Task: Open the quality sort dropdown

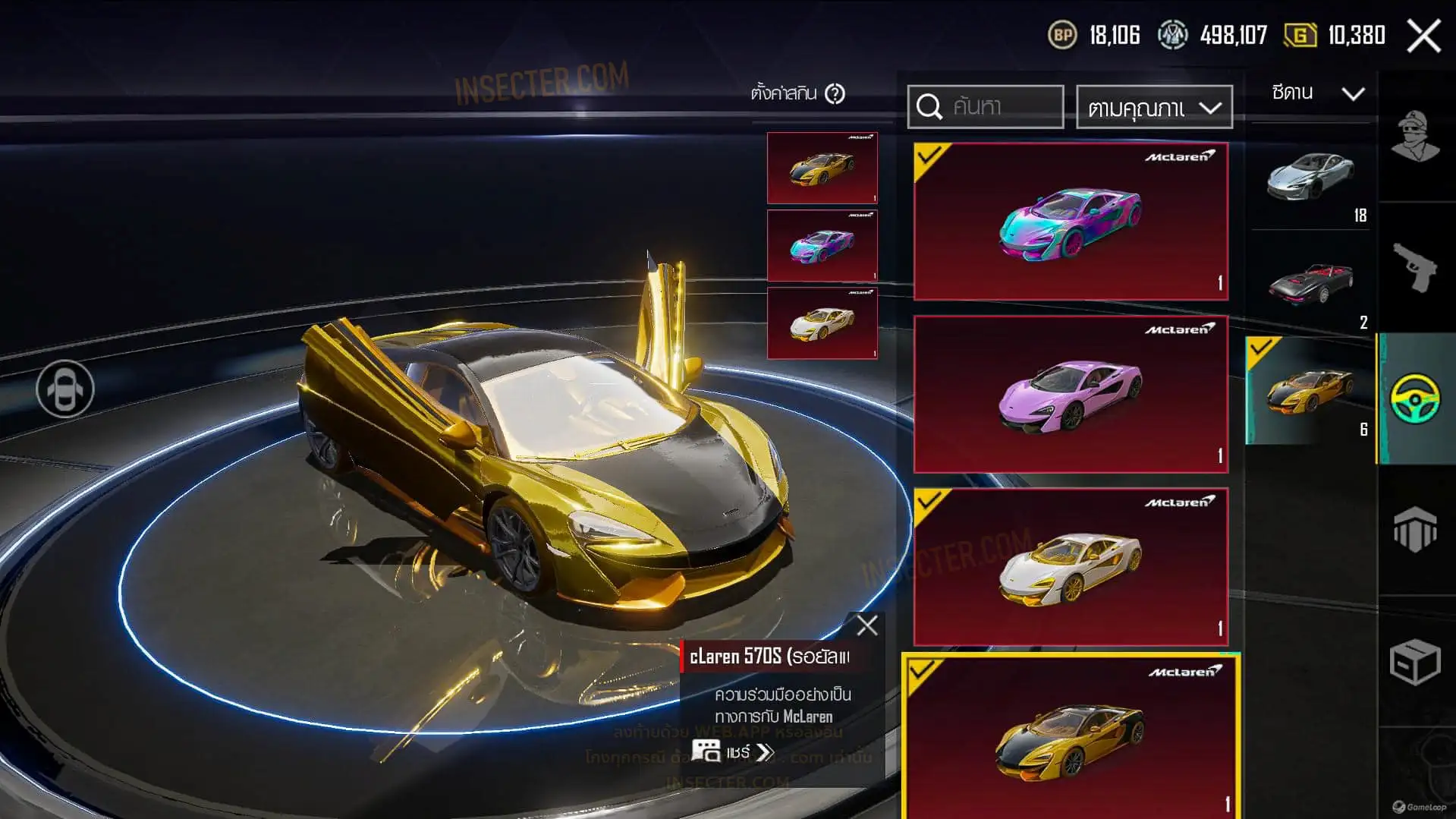Action: point(1154,108)
